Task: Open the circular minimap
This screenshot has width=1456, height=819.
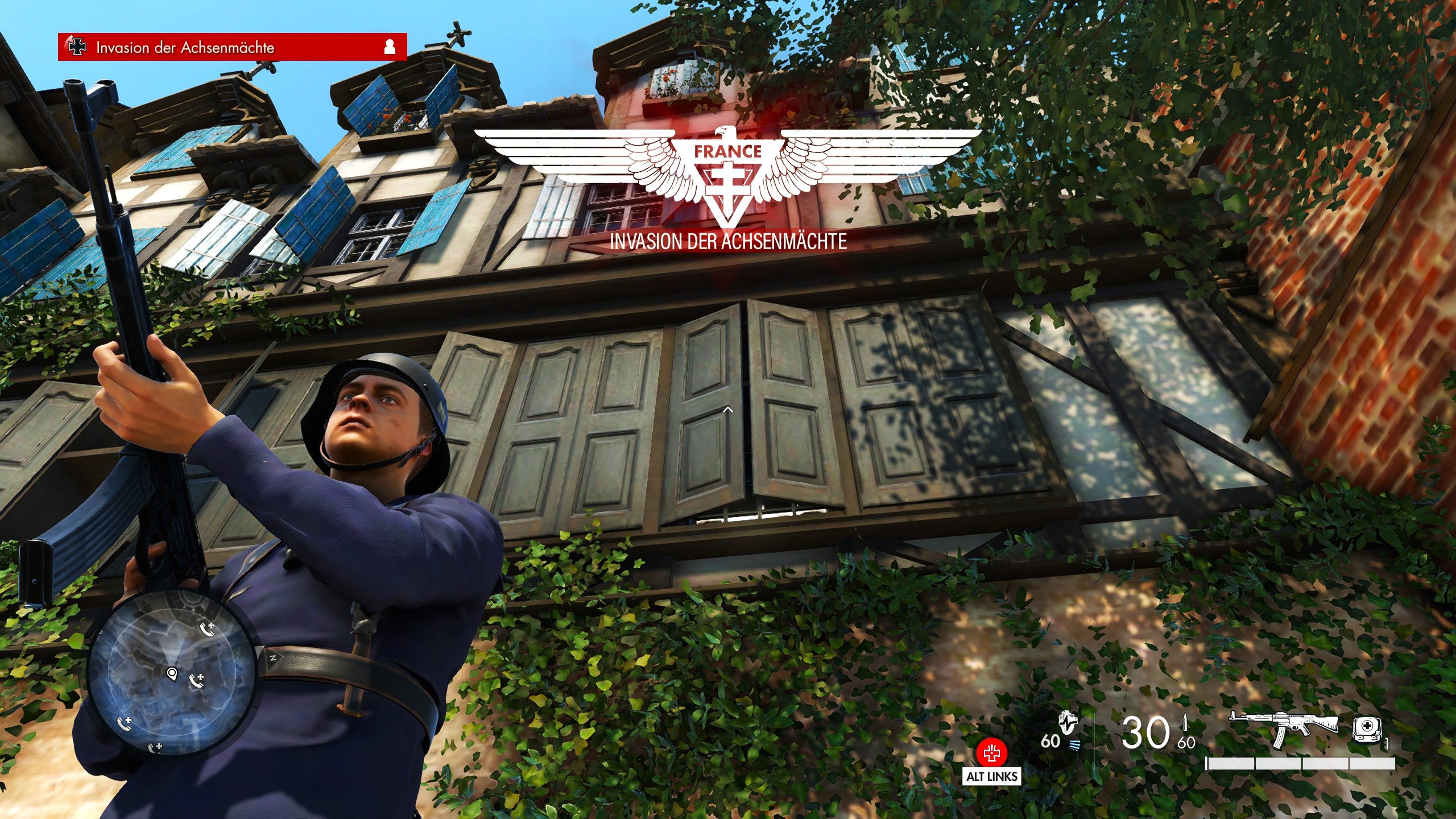Action: click(x=169, y=675)
